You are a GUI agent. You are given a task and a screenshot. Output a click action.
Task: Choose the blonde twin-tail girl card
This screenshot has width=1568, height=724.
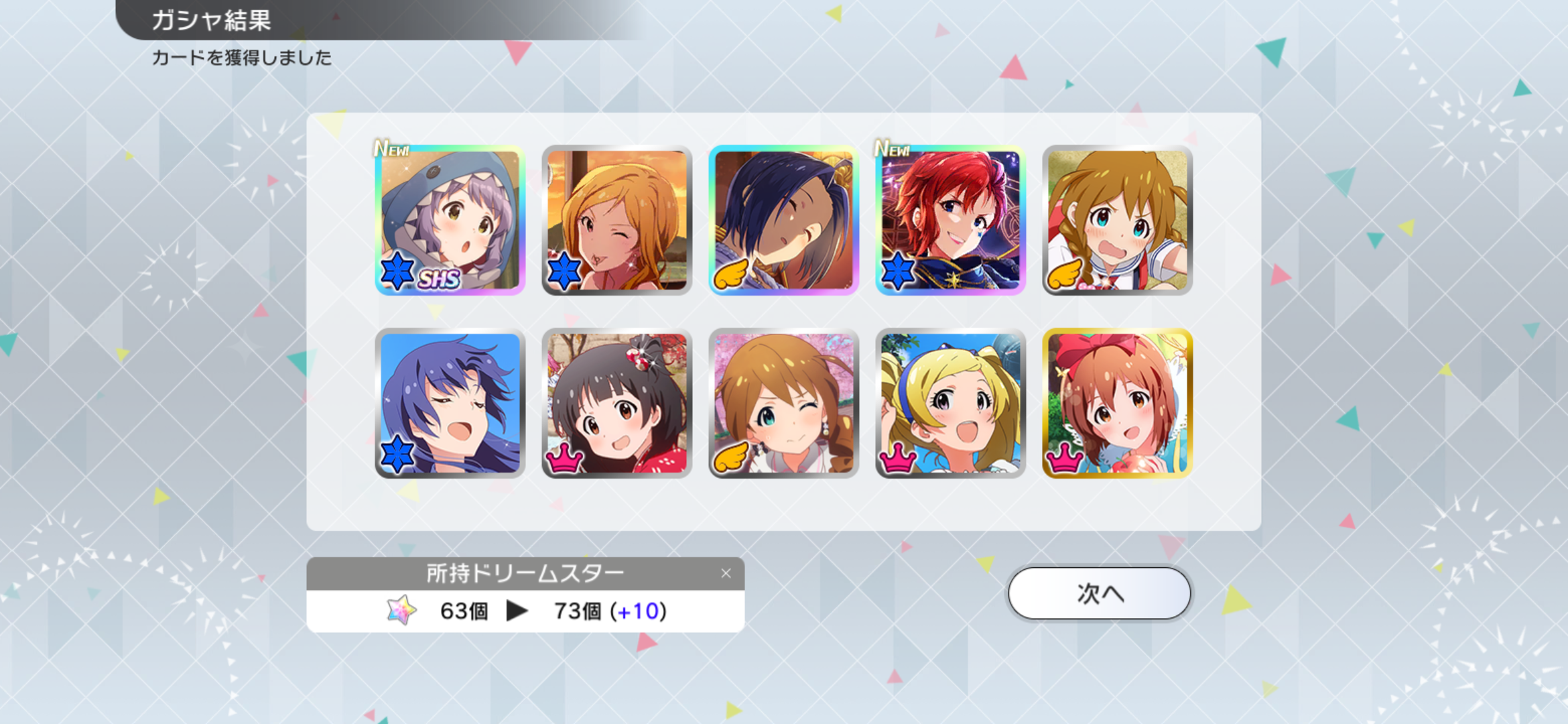pos(950,403)
